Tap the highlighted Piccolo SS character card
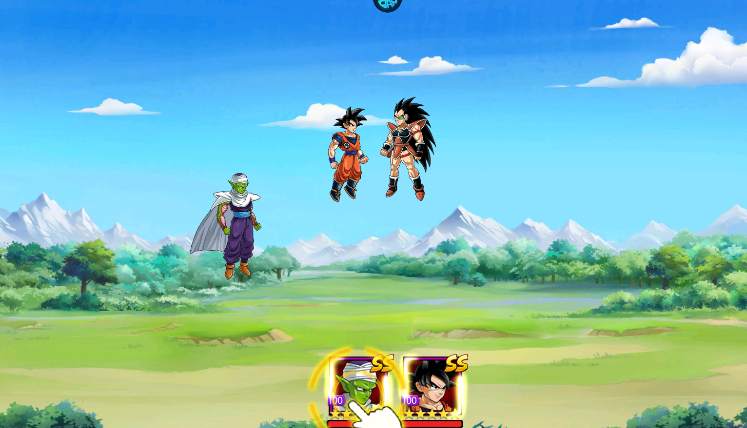The image size is (747, 428). pyautogui.click(x=358, y=388)
